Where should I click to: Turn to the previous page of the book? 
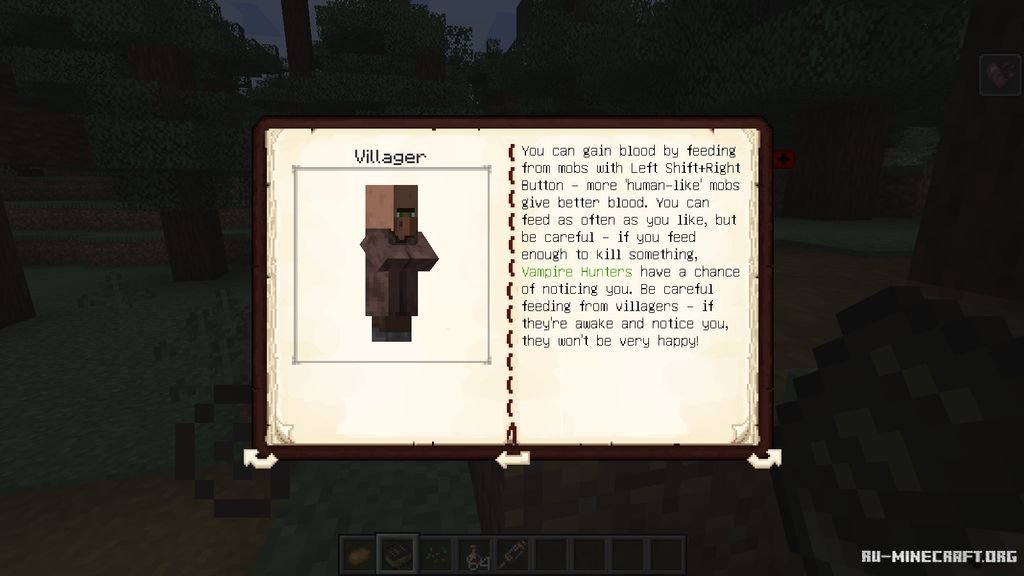pyautogui.click(x=261, y=457)
